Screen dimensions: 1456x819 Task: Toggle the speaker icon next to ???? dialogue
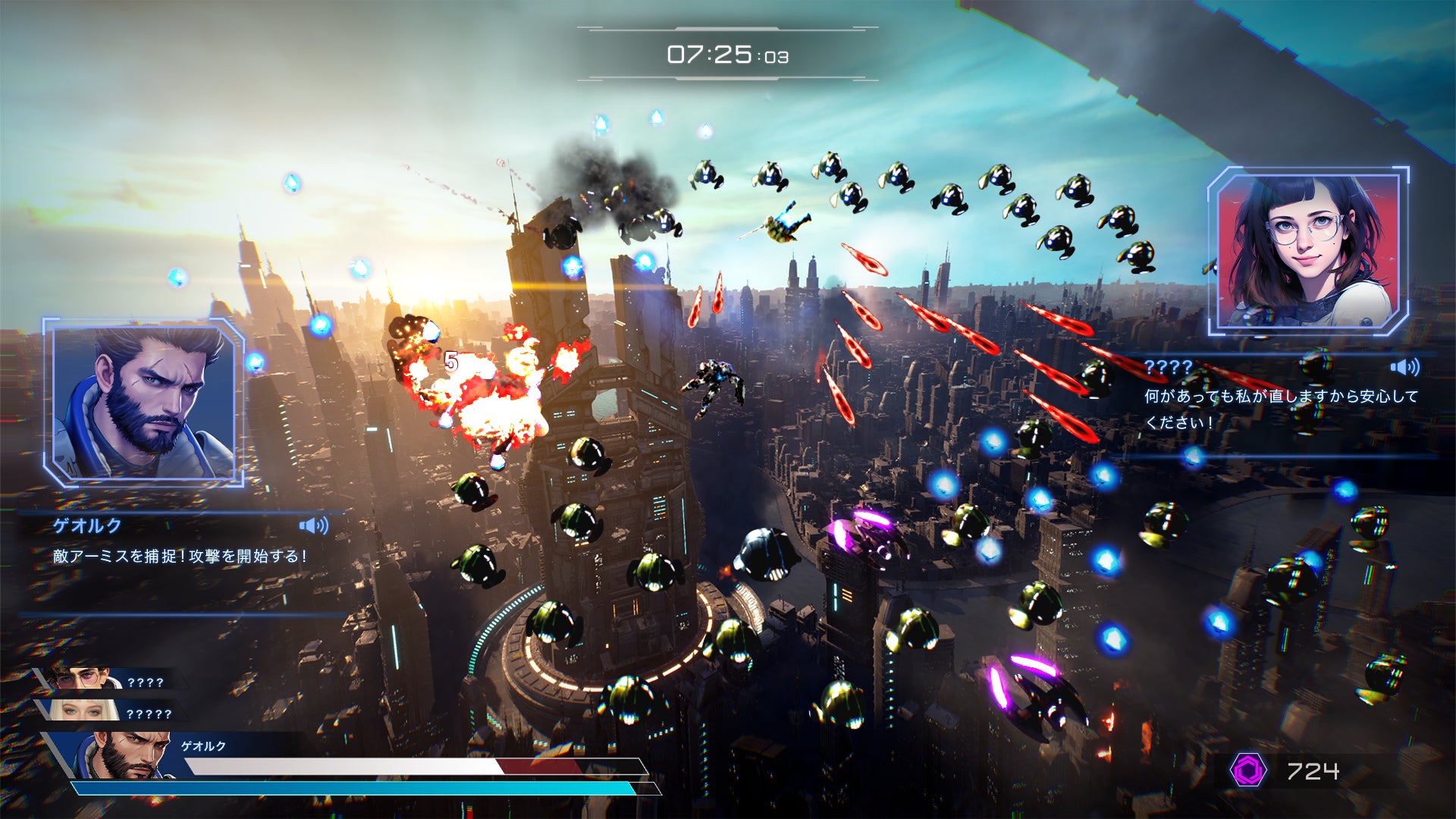1404,368
